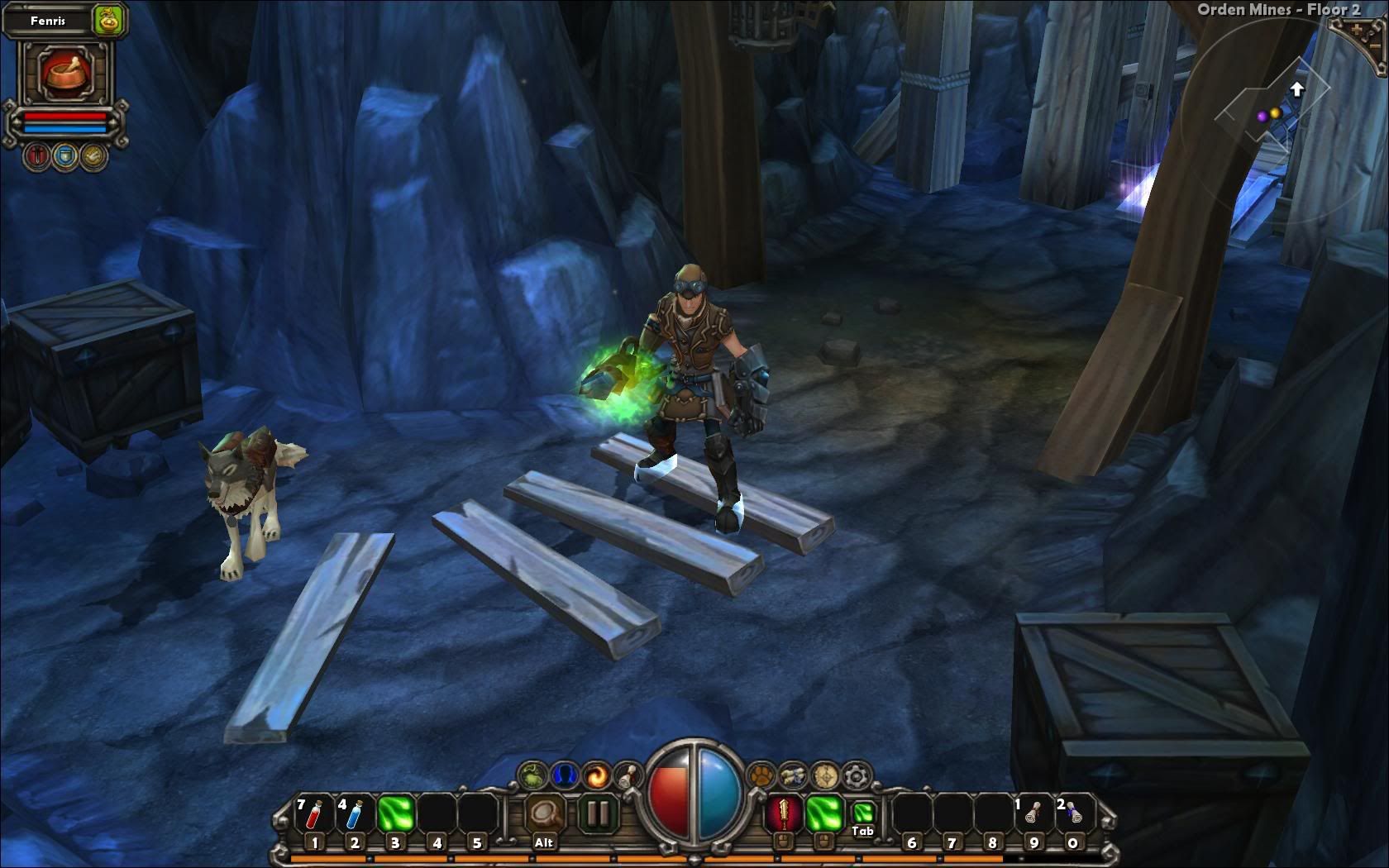Viewport: 1389px width, 868px height.
Task: Open the green creature icon panel
Action: 532,775
